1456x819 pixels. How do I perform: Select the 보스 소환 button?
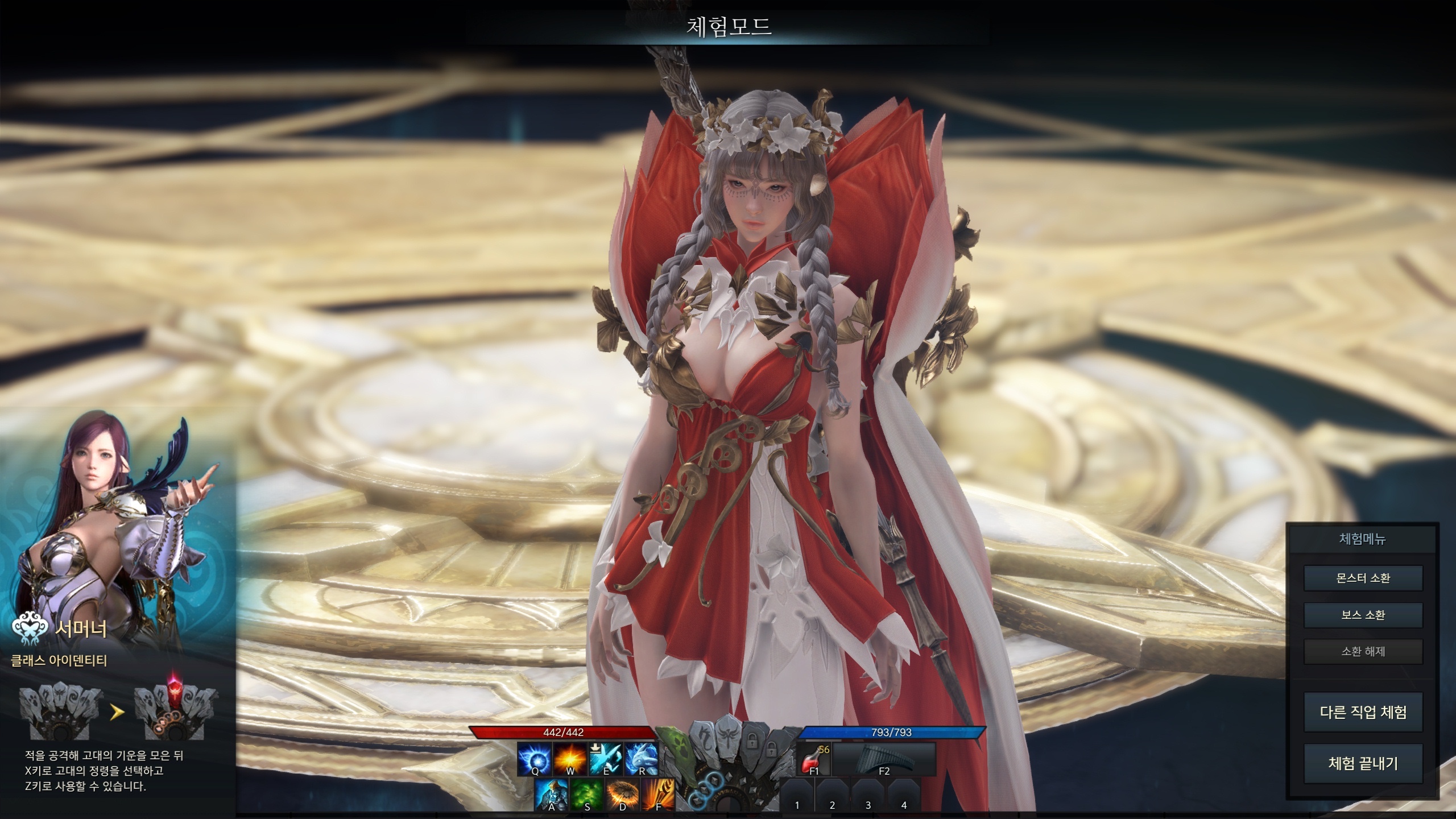pos(1363,615)
